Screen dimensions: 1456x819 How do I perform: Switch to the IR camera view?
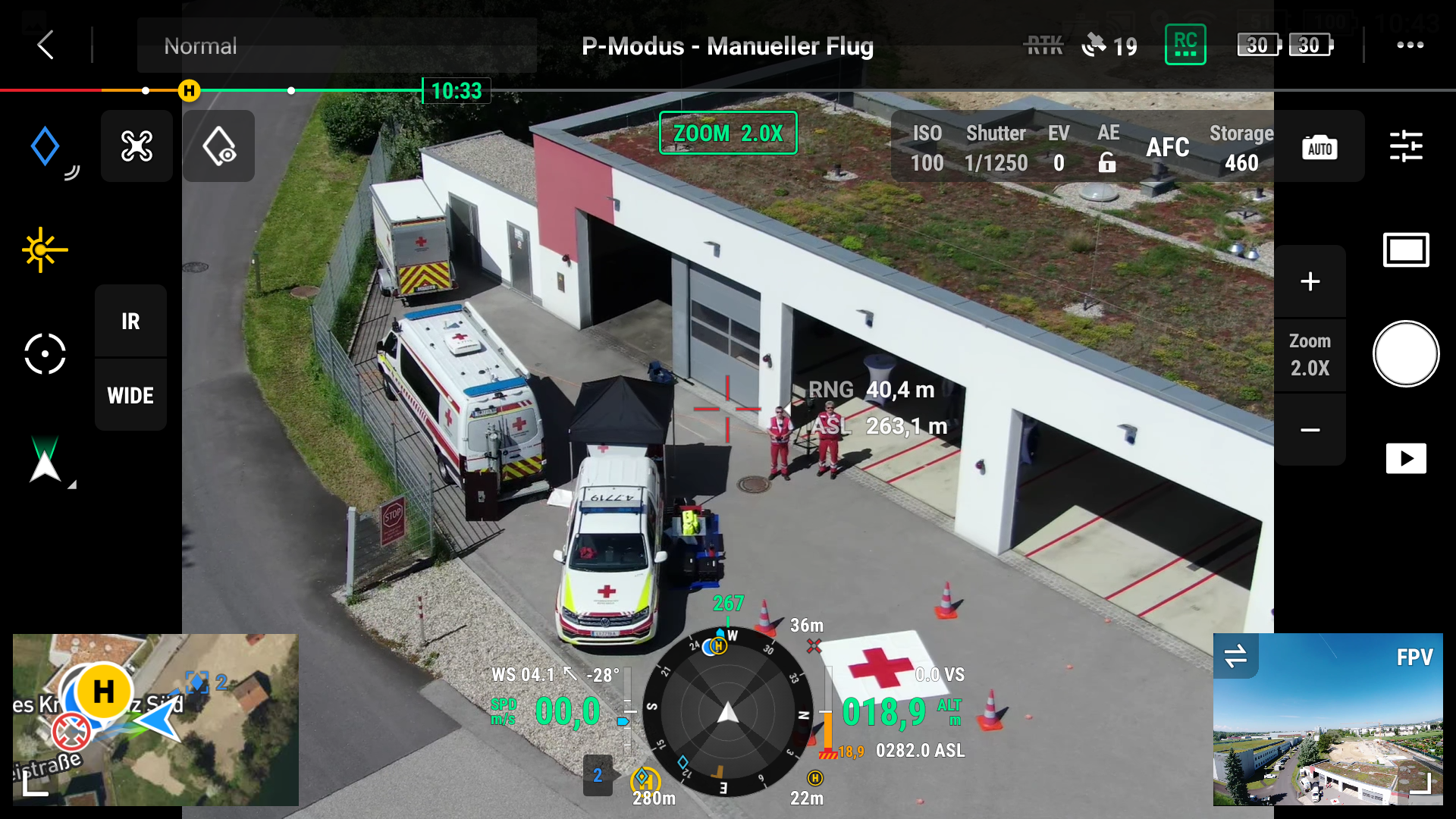130,322
